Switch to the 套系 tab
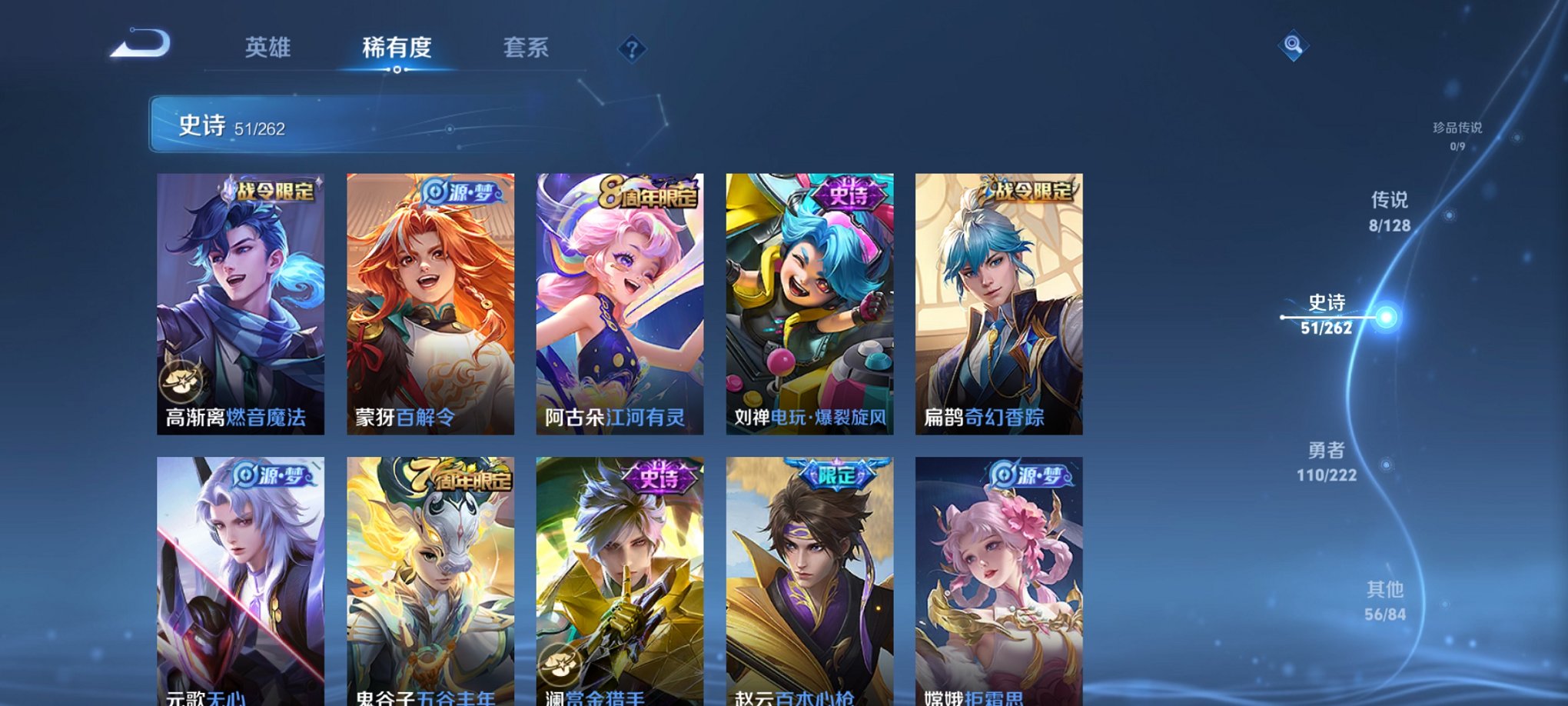This screenshot has height=706, width=1568. tap(527, 48)
